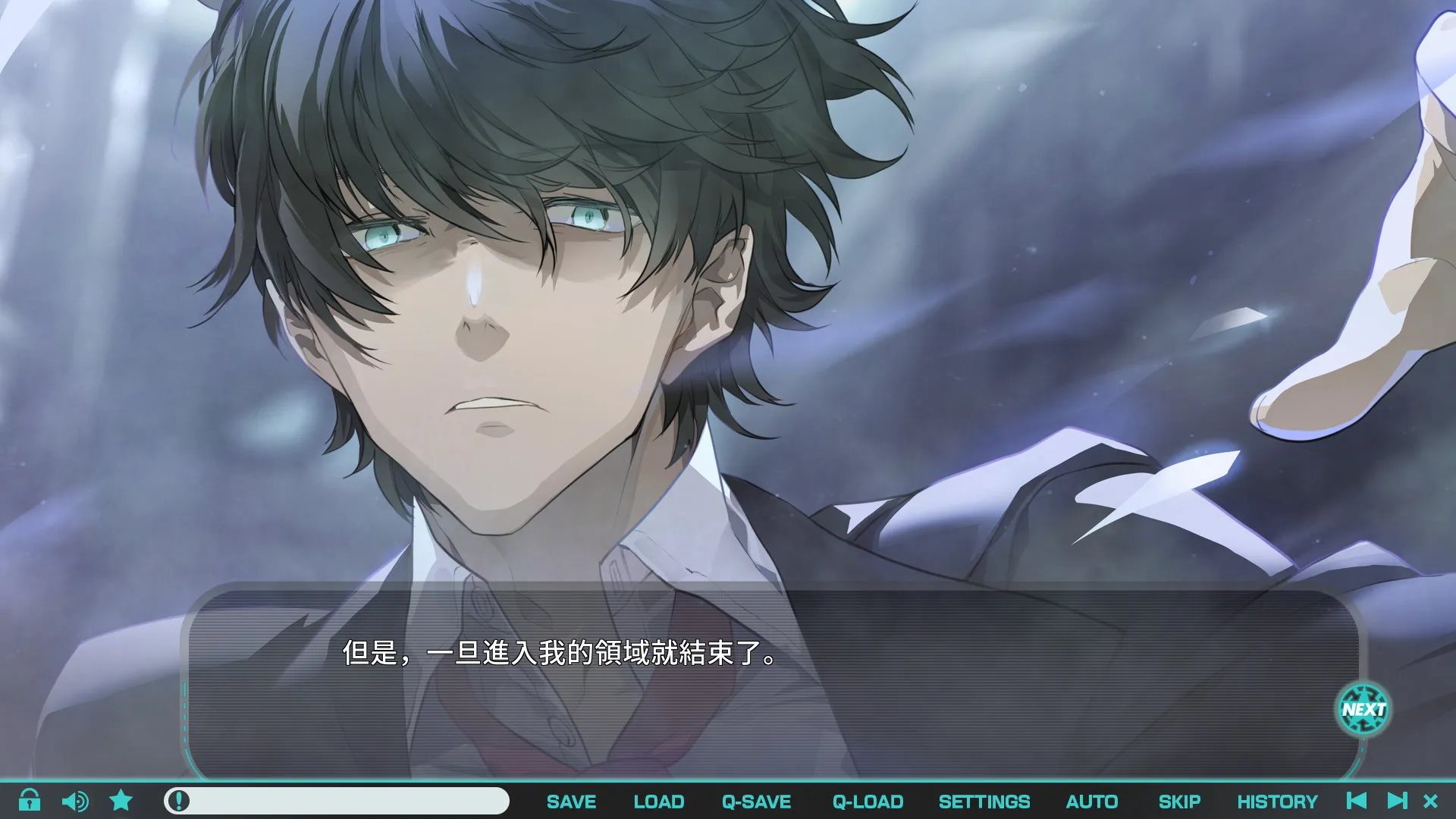Perform a Q-SAVE quick save
The width and height of the screenshot is (1456, 819).
[x=758, y=801]
